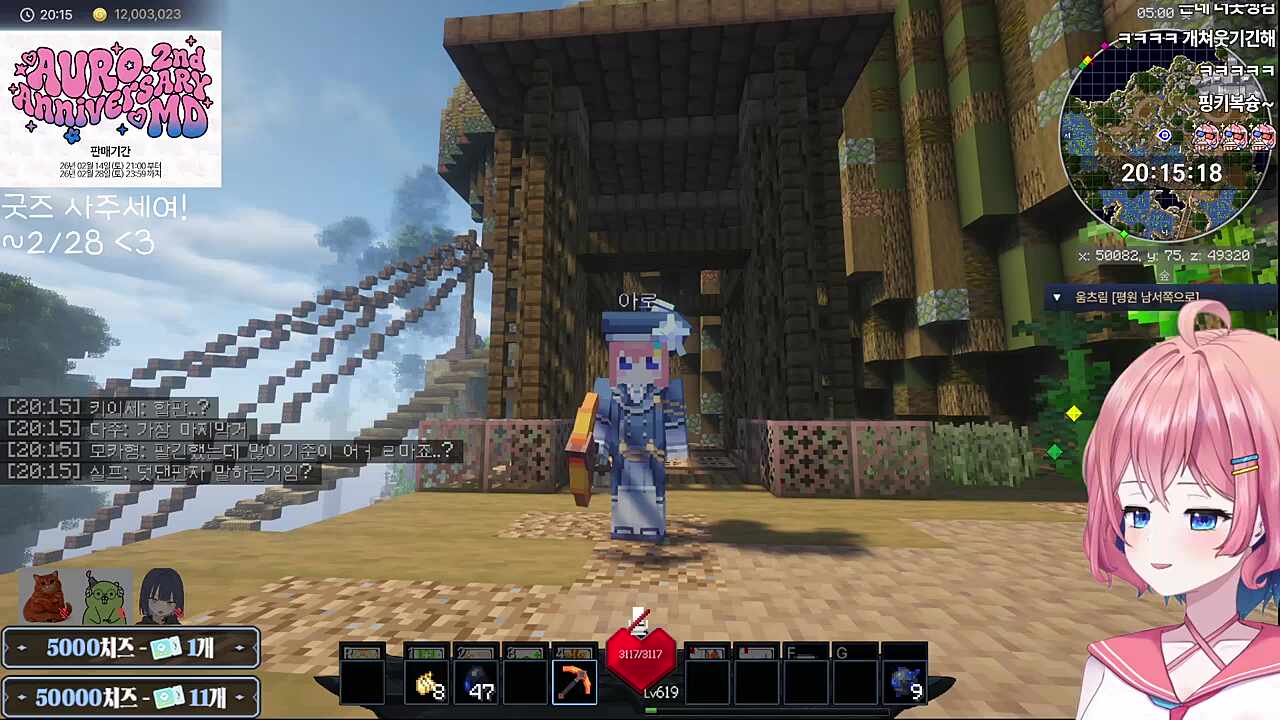Click the orange cat emote image
This screenshot has width=1280, height=720.
(x=47, y=597)
